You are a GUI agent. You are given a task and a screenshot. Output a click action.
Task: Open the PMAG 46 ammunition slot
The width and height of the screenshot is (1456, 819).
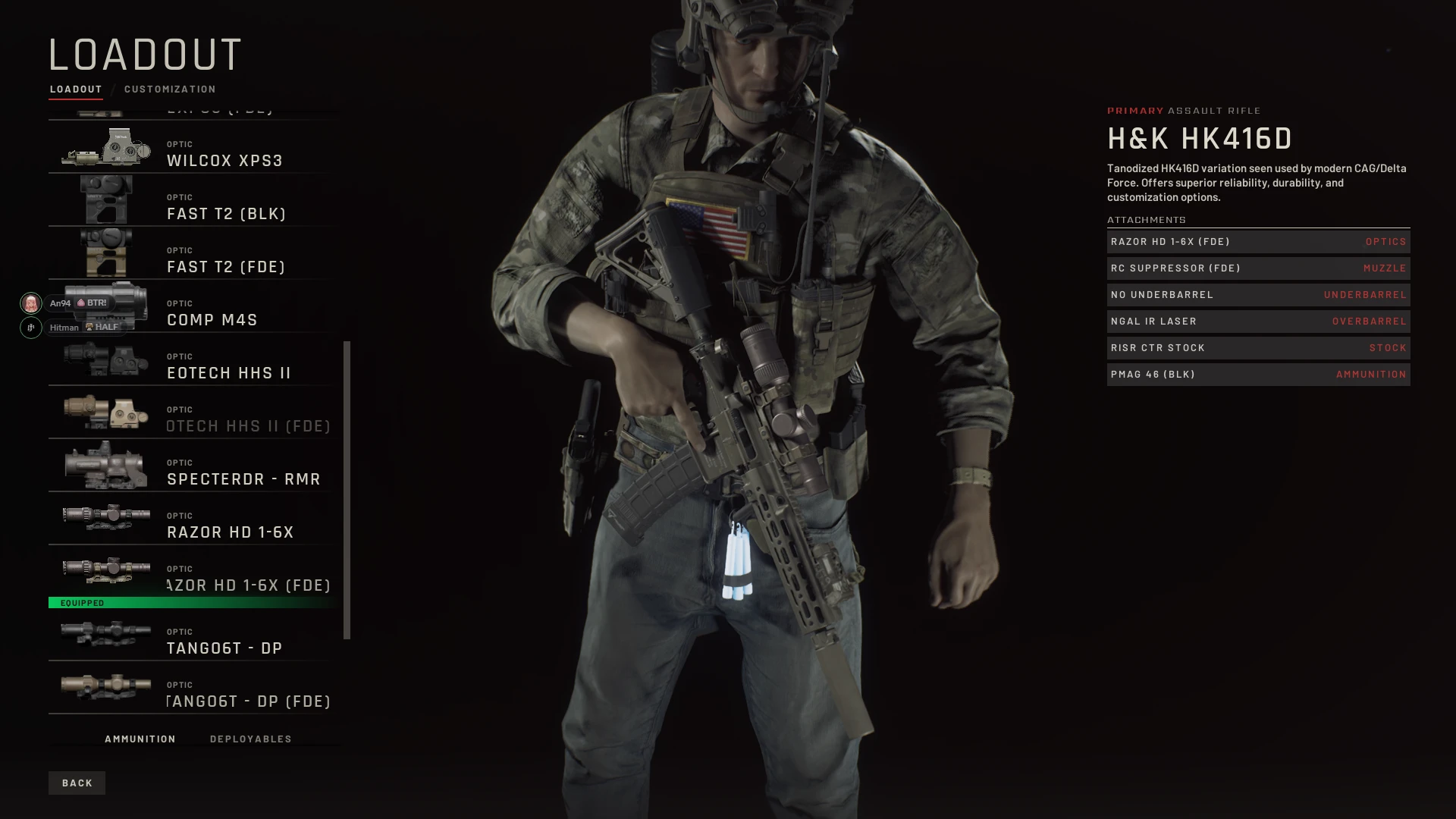click(1258, 375)
